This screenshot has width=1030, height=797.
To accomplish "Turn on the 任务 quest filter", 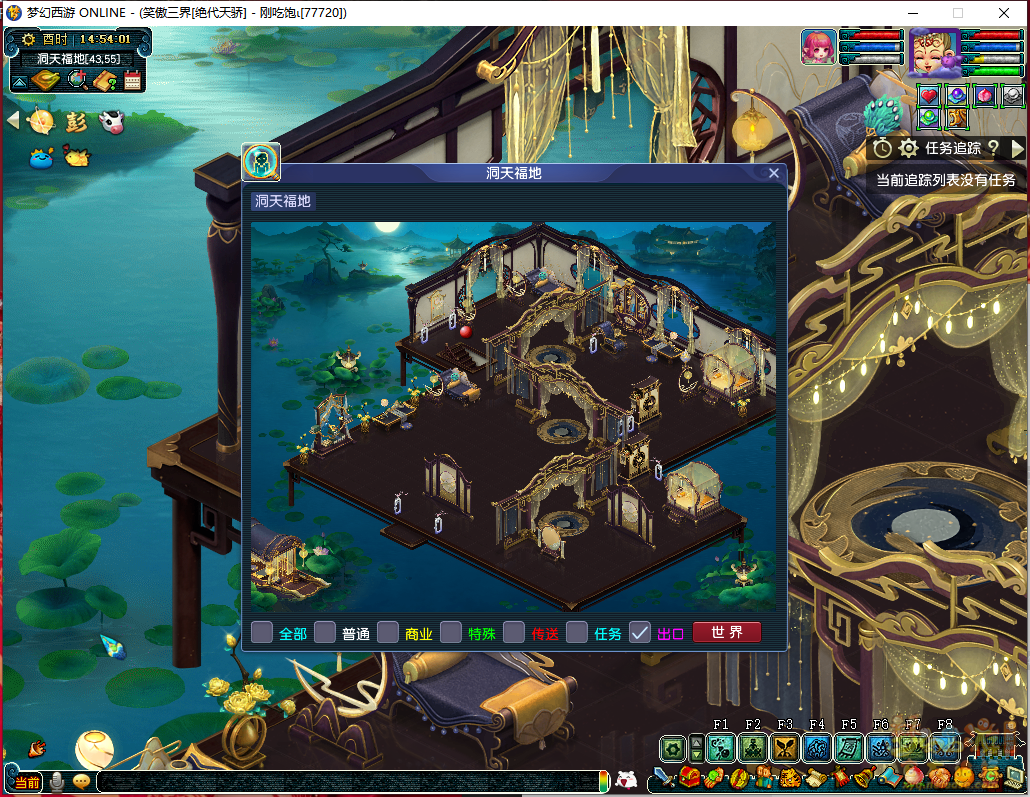I will click(x=577, y=633).
